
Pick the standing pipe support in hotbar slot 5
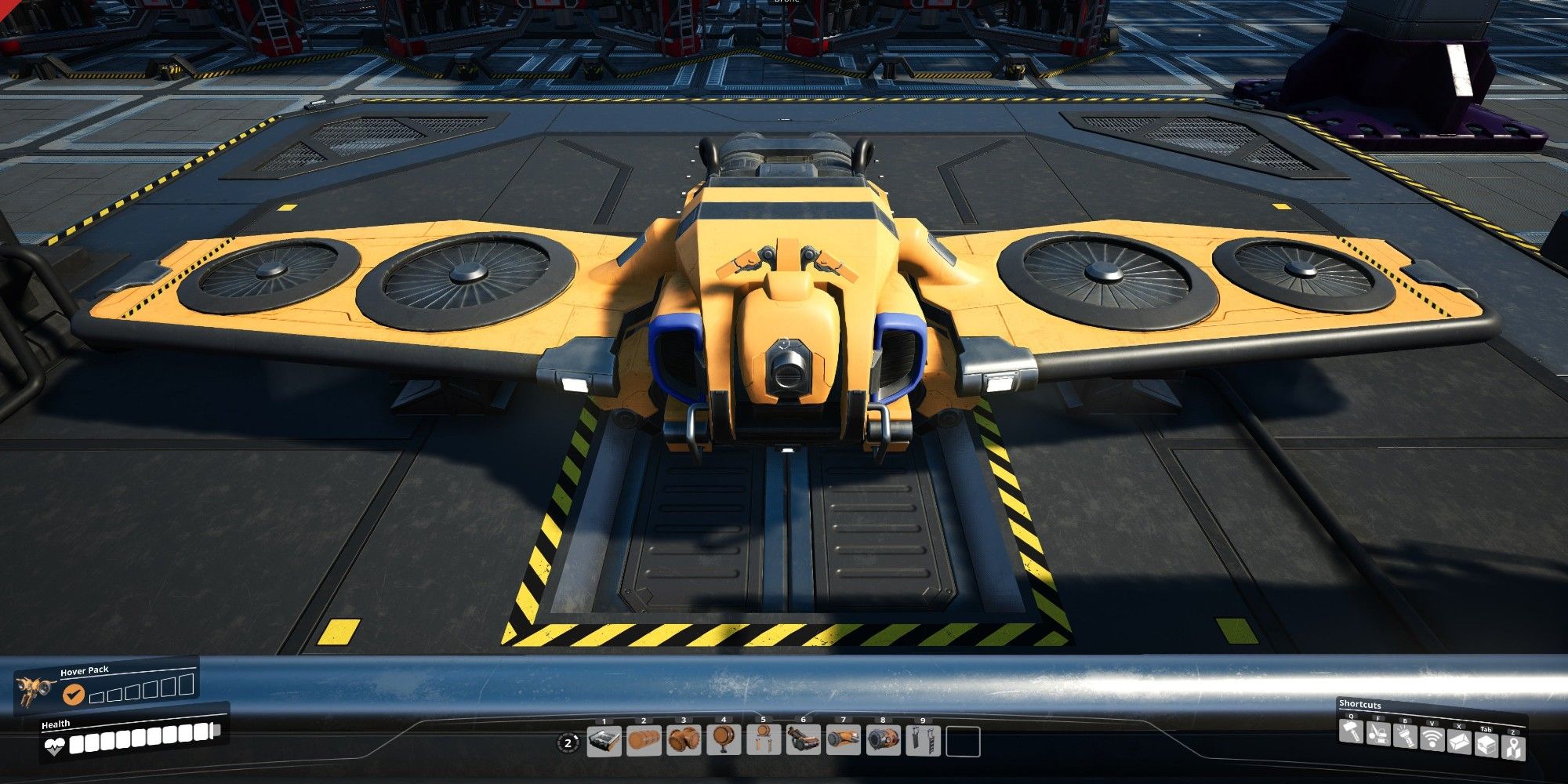tap(764, 741)
